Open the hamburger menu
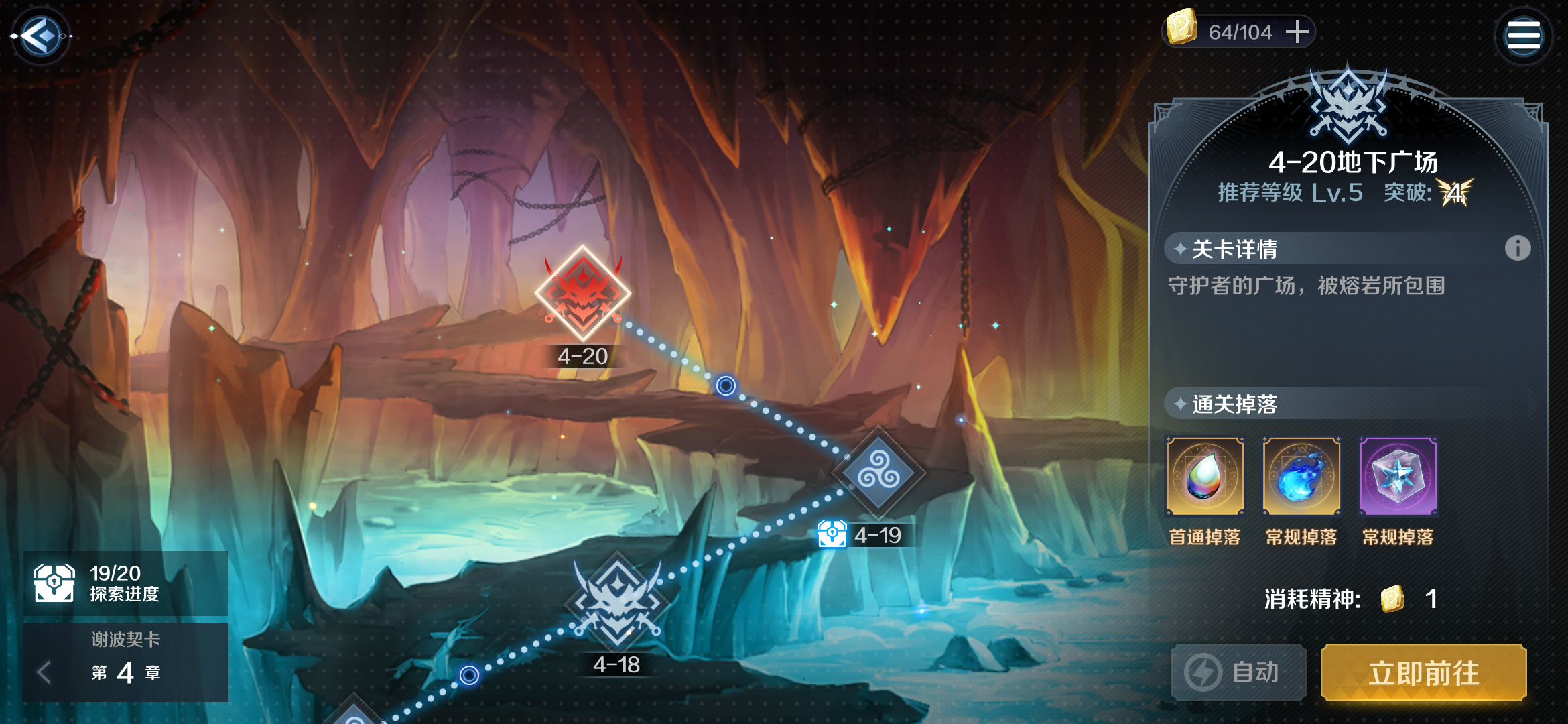Viewport: 1568px width, 724px height. tap(1523, 36)
